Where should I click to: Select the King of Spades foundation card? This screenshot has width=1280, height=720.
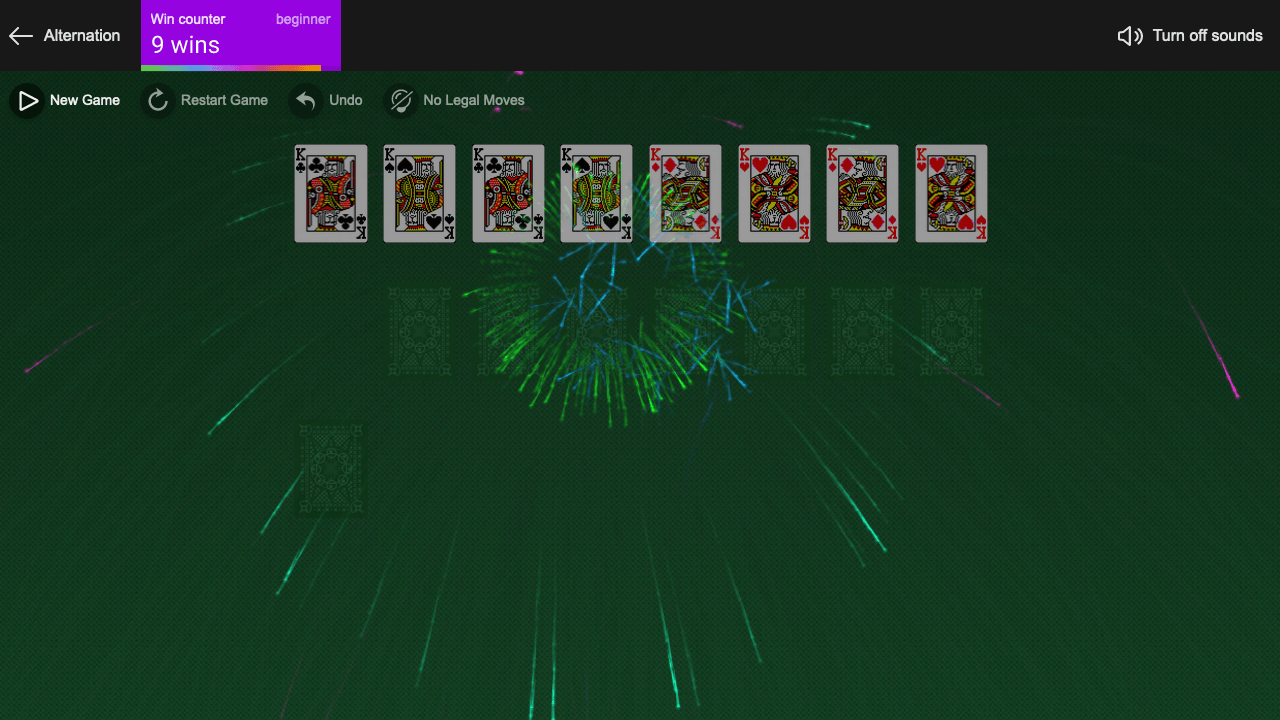(x=419, y=193)
